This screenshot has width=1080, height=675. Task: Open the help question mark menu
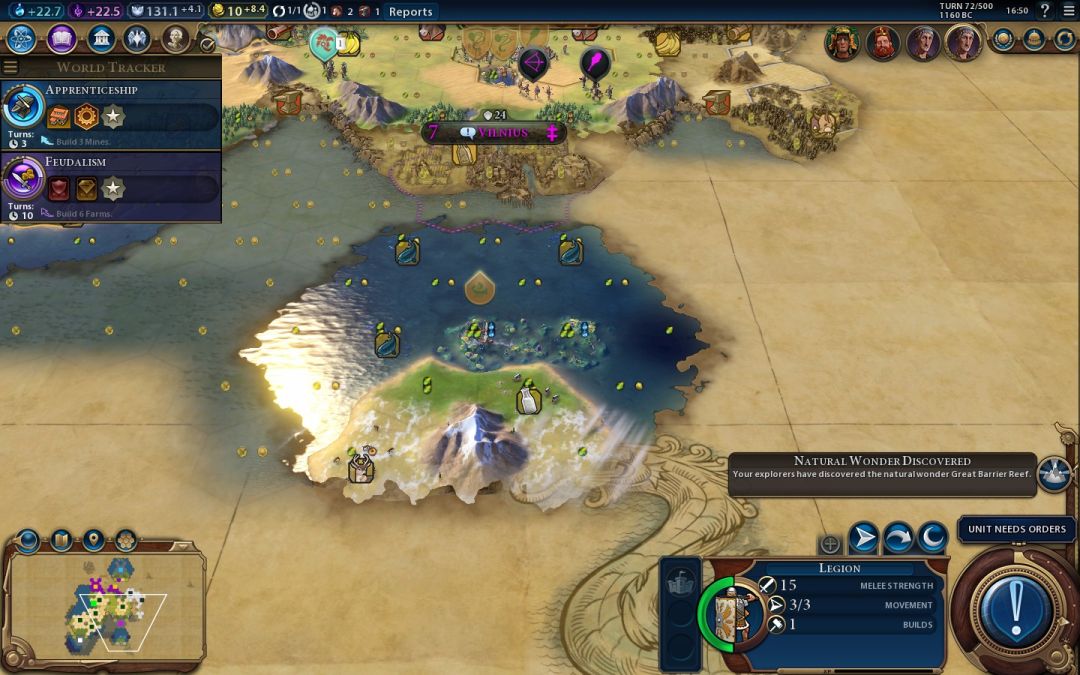point(1045,11)
